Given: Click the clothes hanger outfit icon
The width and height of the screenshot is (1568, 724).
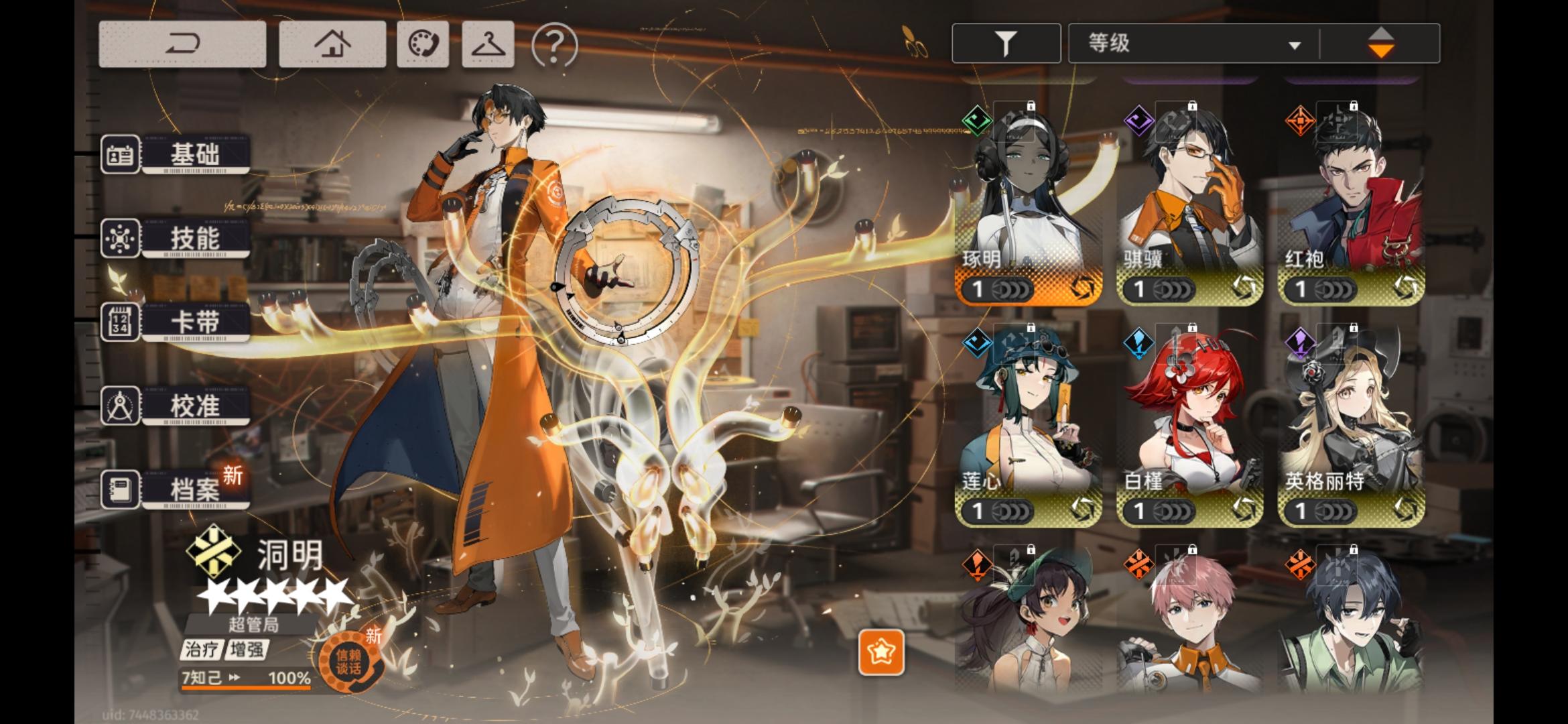Looking at the screenshot, I should coord(487,42).
